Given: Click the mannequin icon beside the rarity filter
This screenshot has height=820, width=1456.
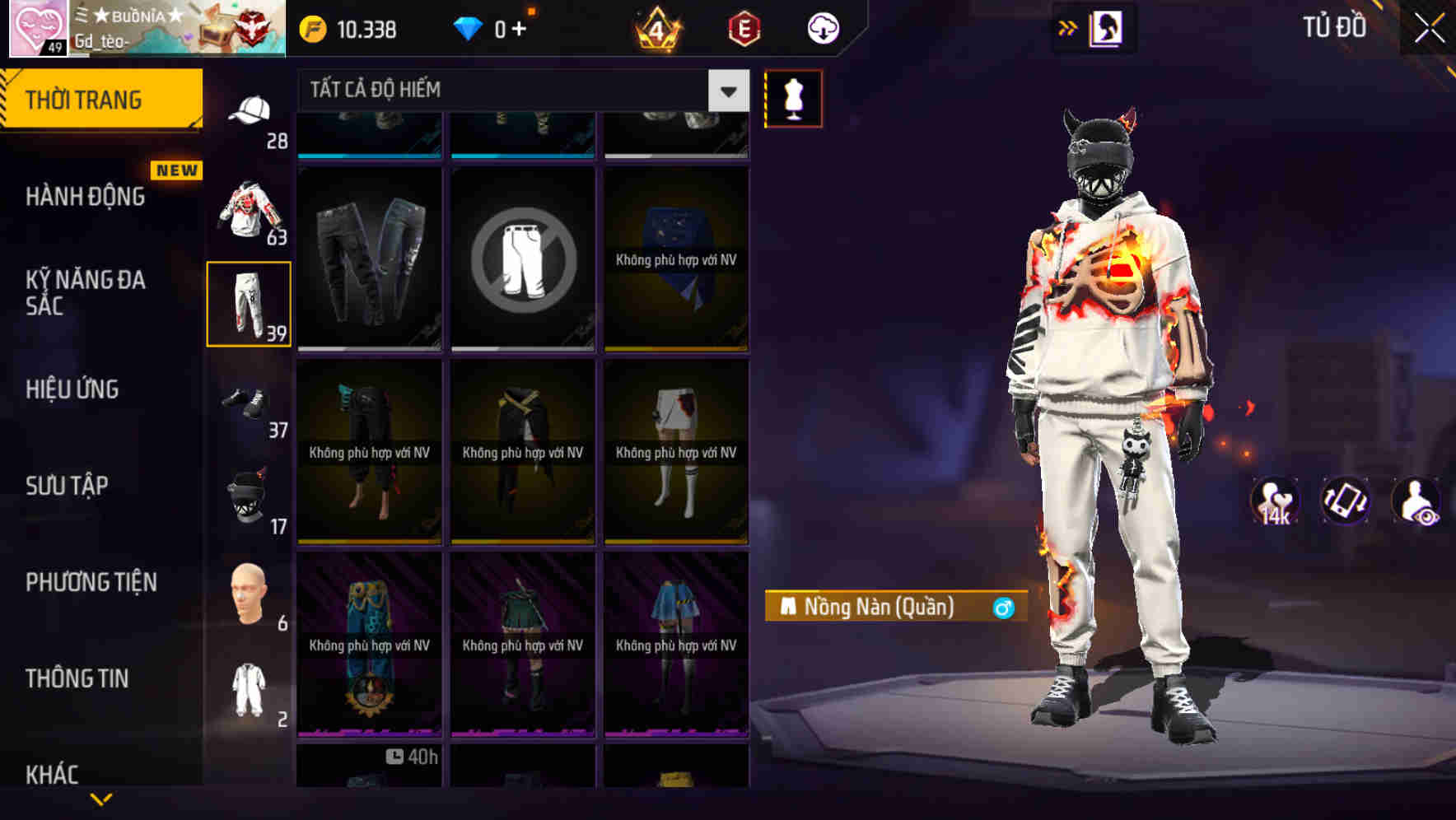Looking at the screenshot, I should (x=791, y=98).
